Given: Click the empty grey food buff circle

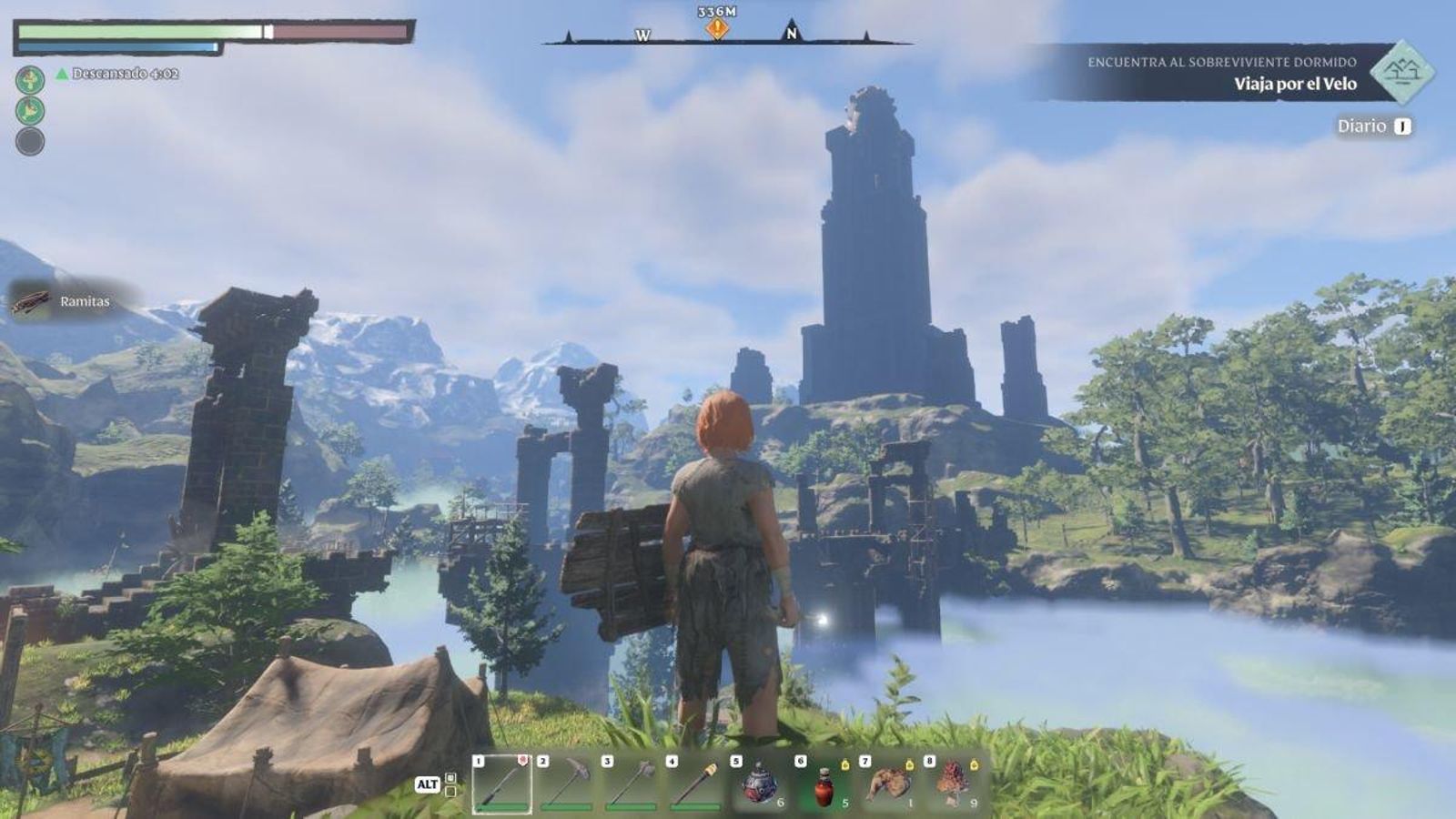Looking at the screenshot, I should click(x=30, y=141).
